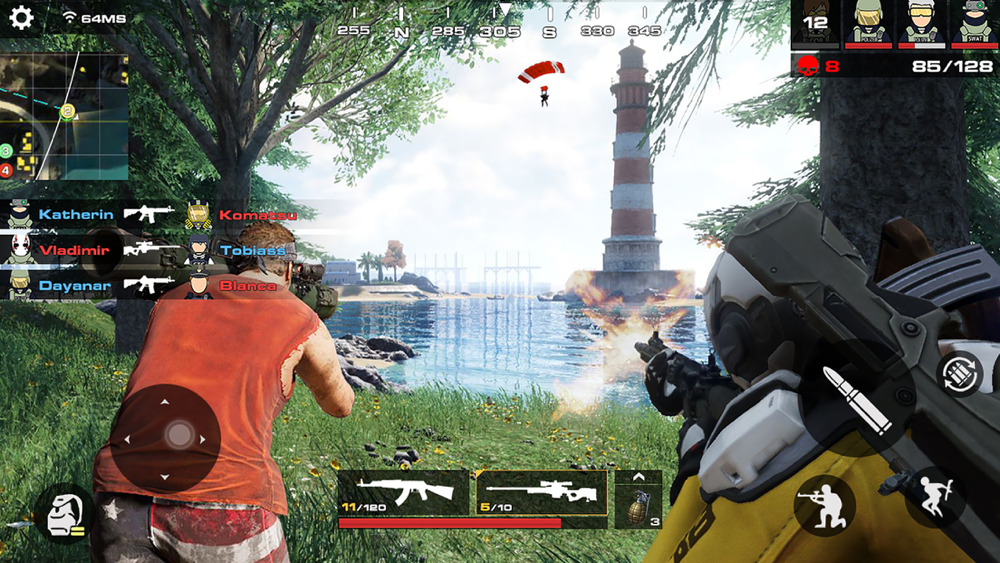Image resolution: width=1000 pixels, height=563 pixels.
Task: Open the settings gear menu
Action: pyautogui.click(x=21, y=18)
